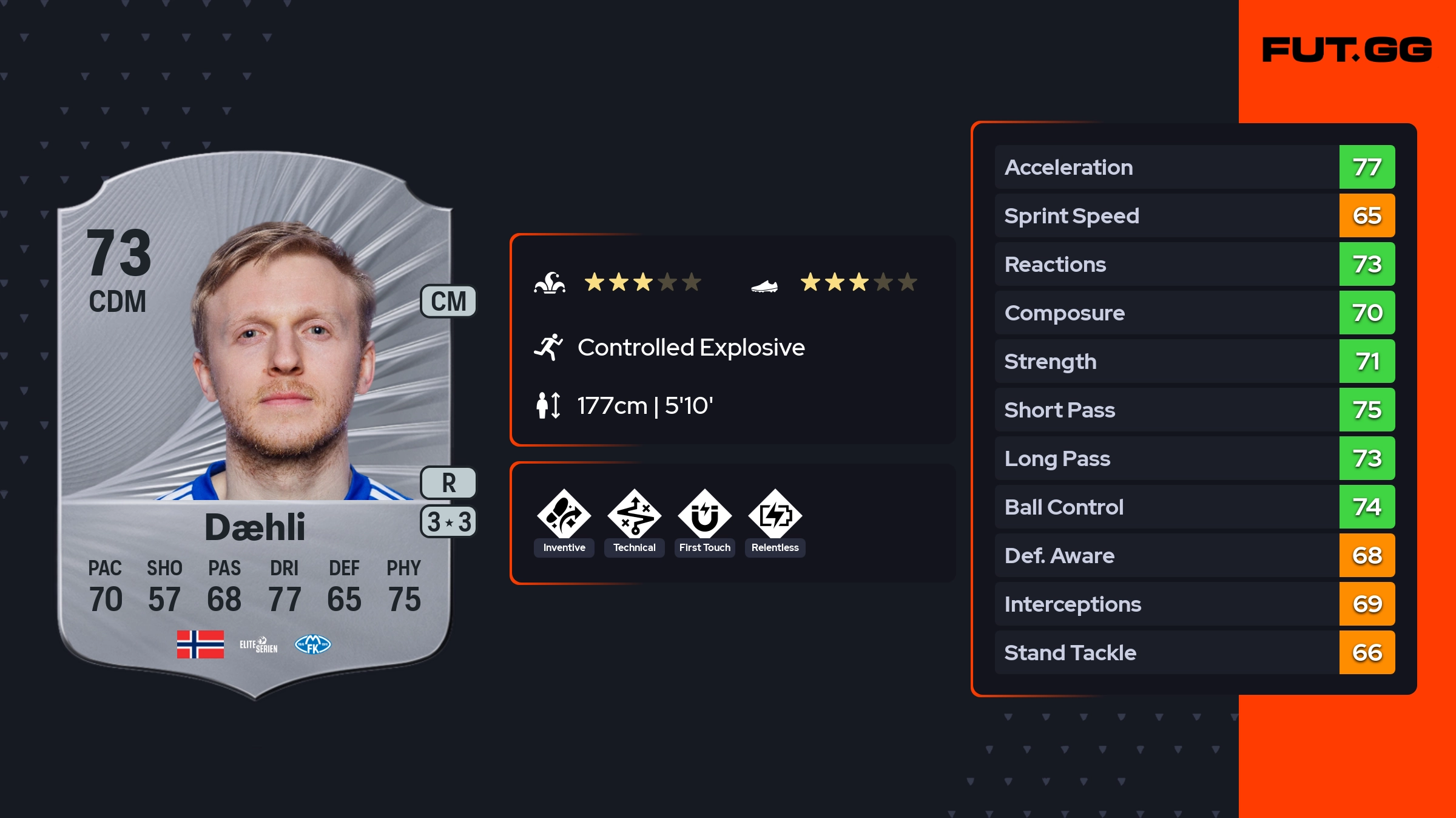
Task: Select the Controlled Explosive accelerate type
Action: coord(690,348)
